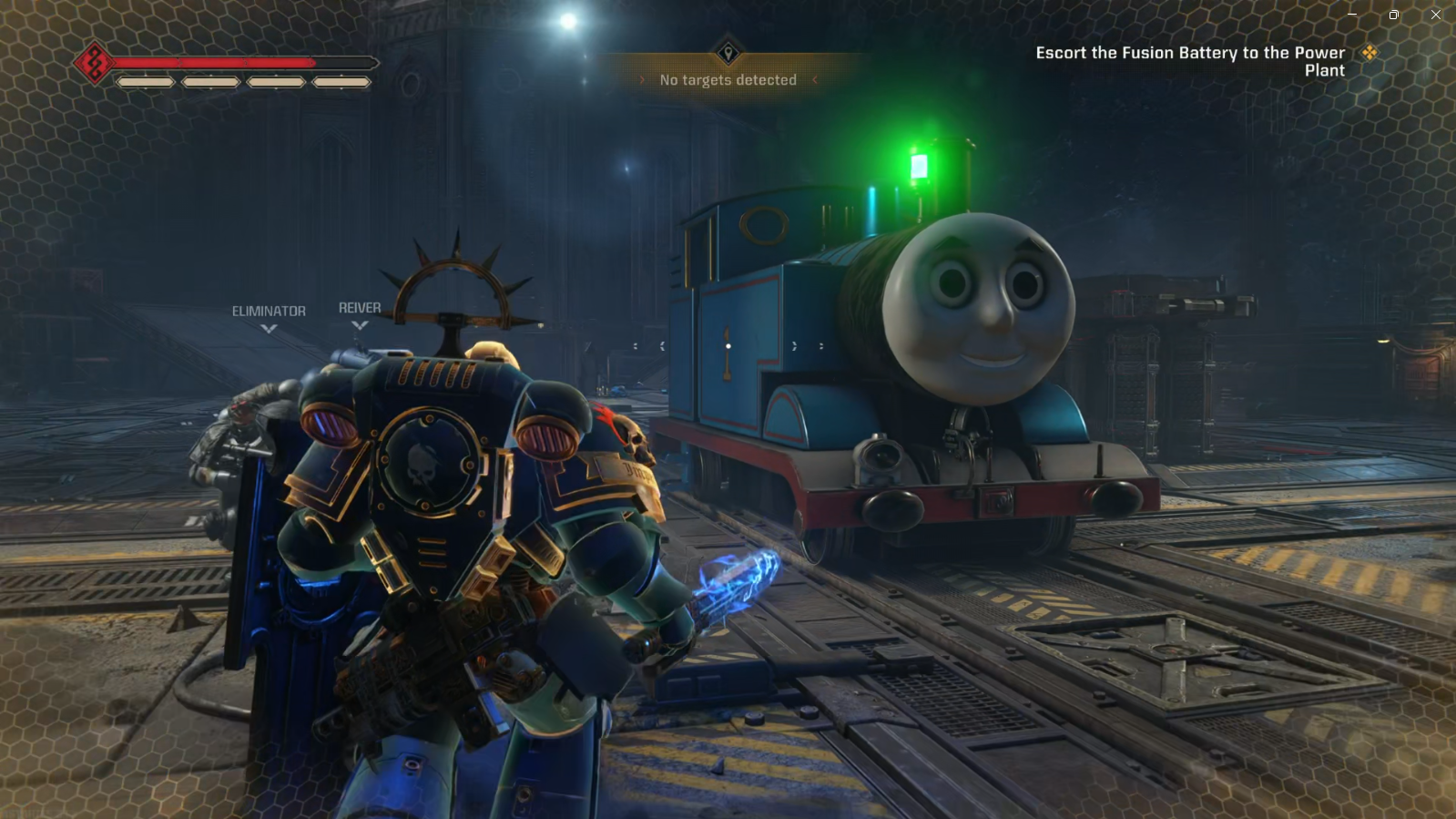Image resolution: width=1456 pixels, height=819 pixels.
Task: Toggle the ELIMINATOR class label
Action: coord(268,311)
